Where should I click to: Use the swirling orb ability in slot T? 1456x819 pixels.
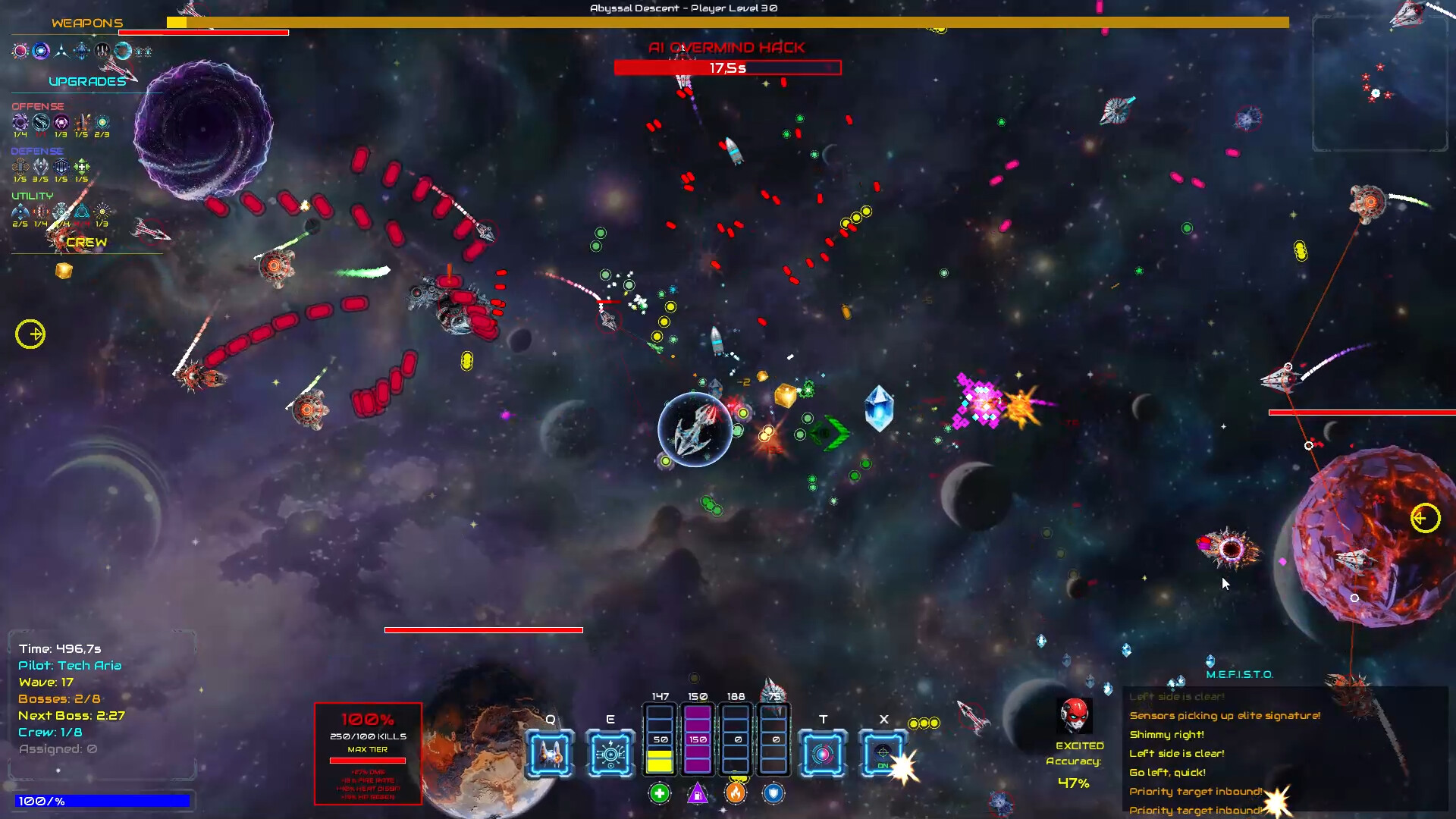coord(823,753)
